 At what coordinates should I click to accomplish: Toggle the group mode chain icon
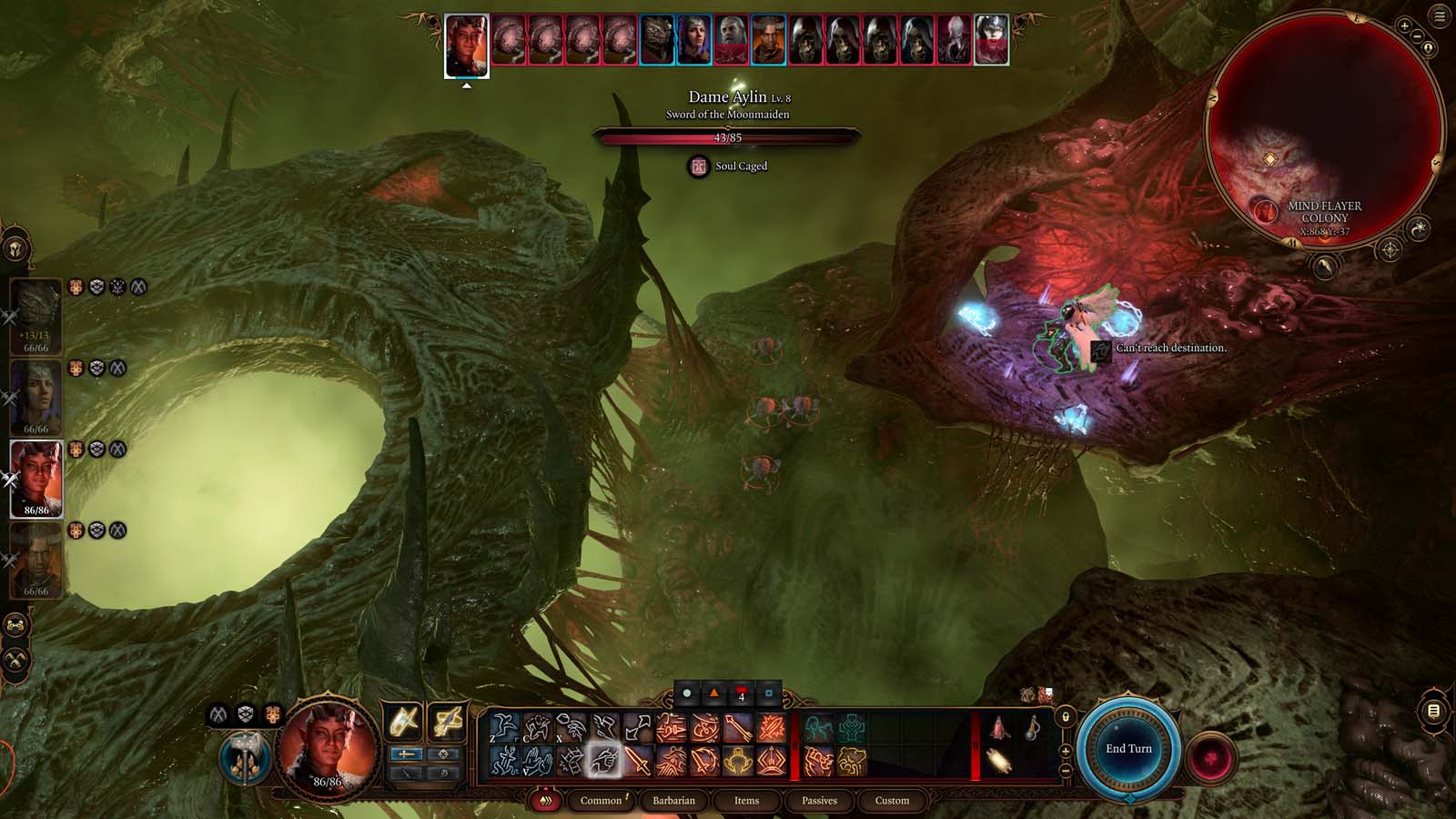point(15,625)
